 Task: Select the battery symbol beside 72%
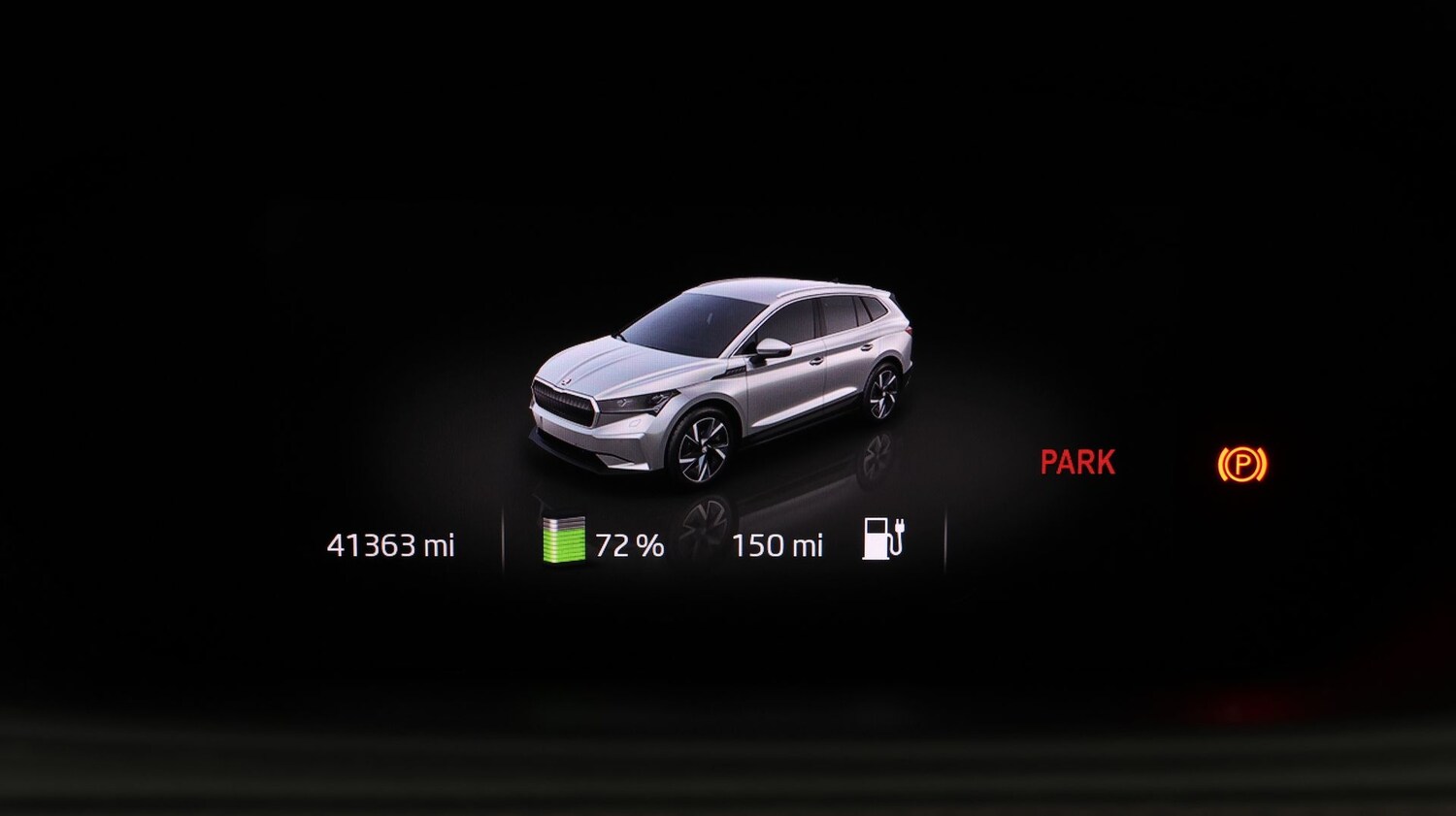pyautogui.click(x=566, y=541)
